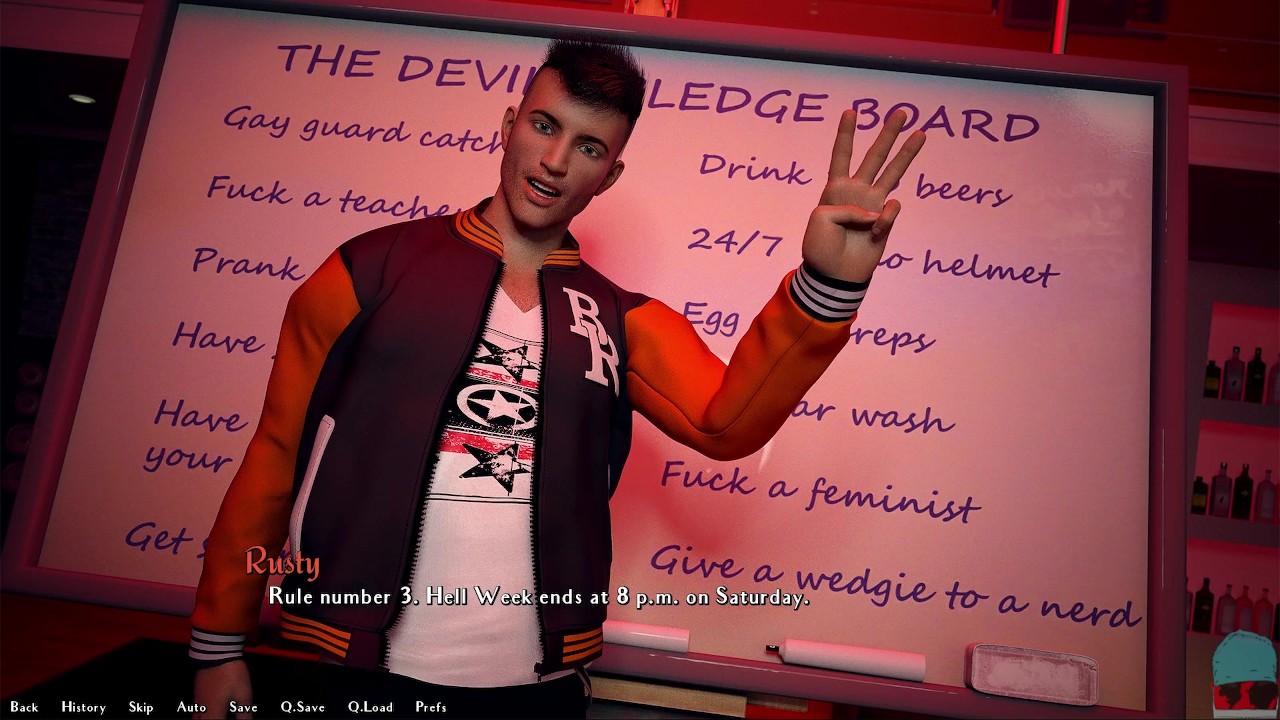Open the Save game screen
The image size is (1280, 720).
pos(243,707)
